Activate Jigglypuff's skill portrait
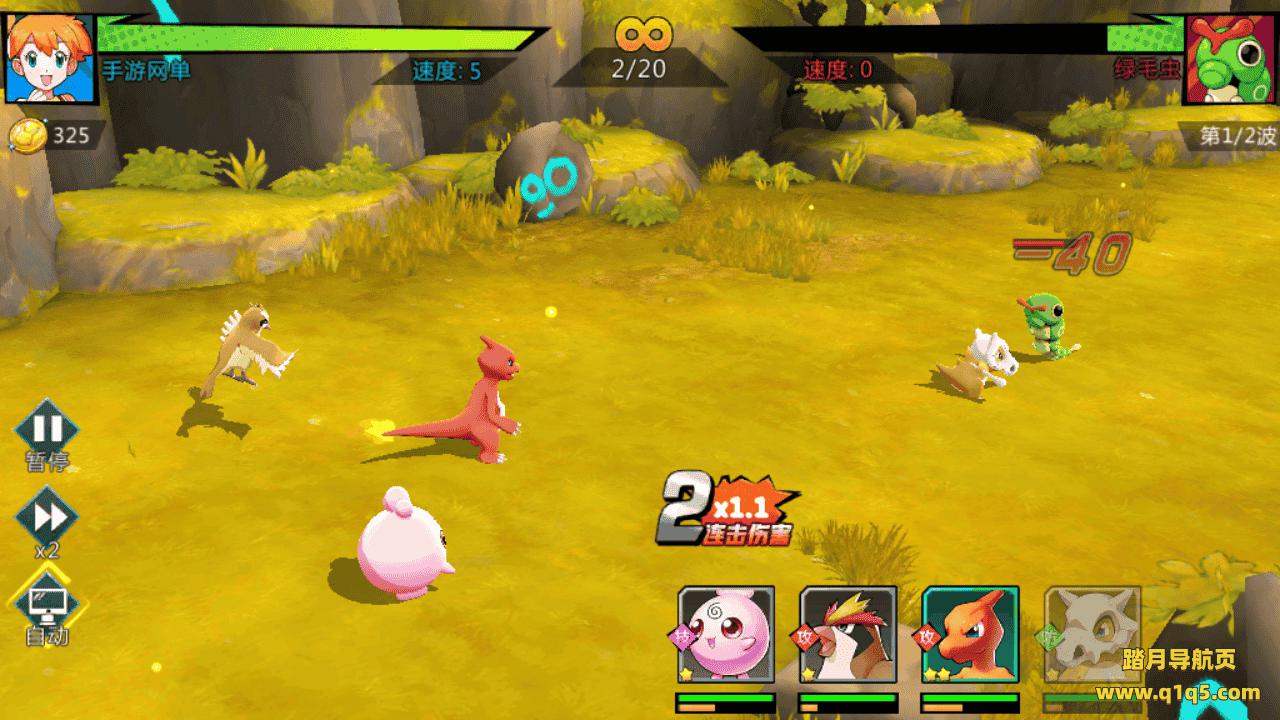The height and width of the screenshot is (720, 1280). pos(727,634)
